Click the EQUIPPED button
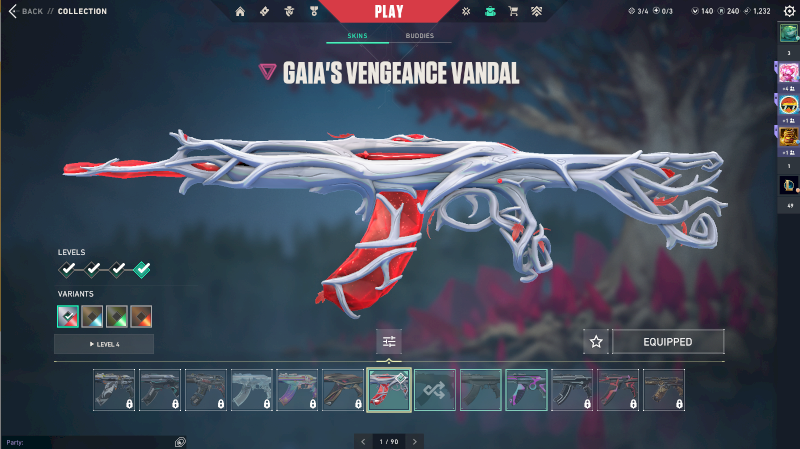800x449 pixels. [x=667, y=342]
